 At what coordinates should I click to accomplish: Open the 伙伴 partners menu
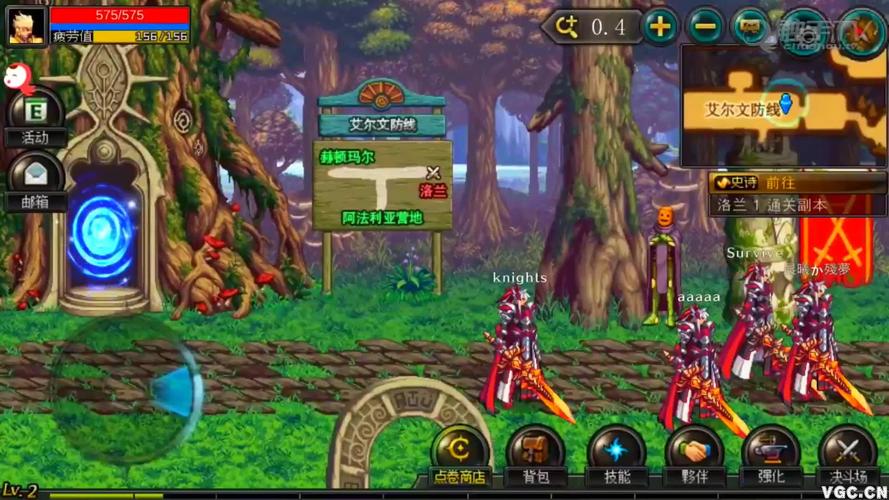tap(694, 457)
